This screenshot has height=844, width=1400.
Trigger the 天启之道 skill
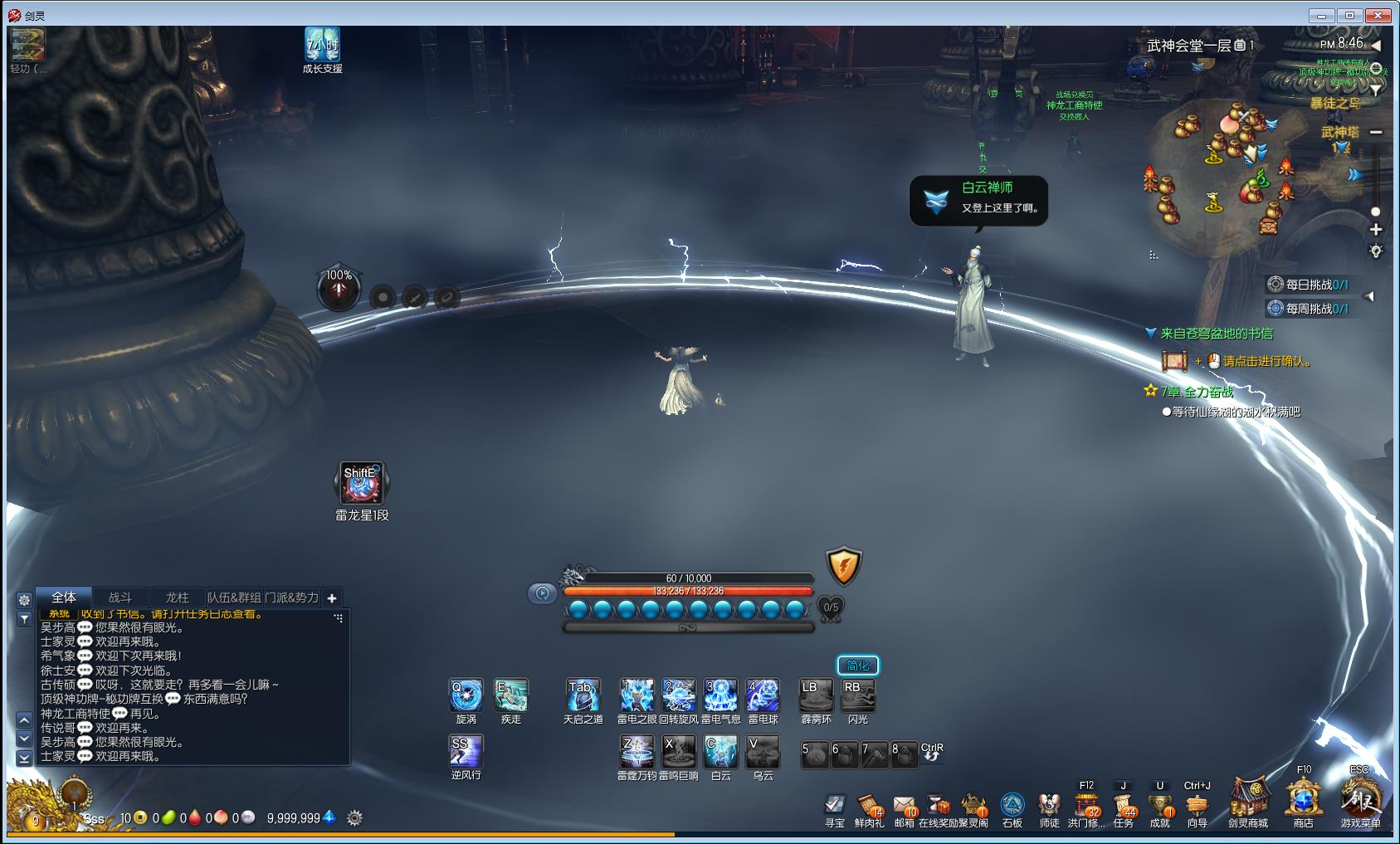point(583,695)
